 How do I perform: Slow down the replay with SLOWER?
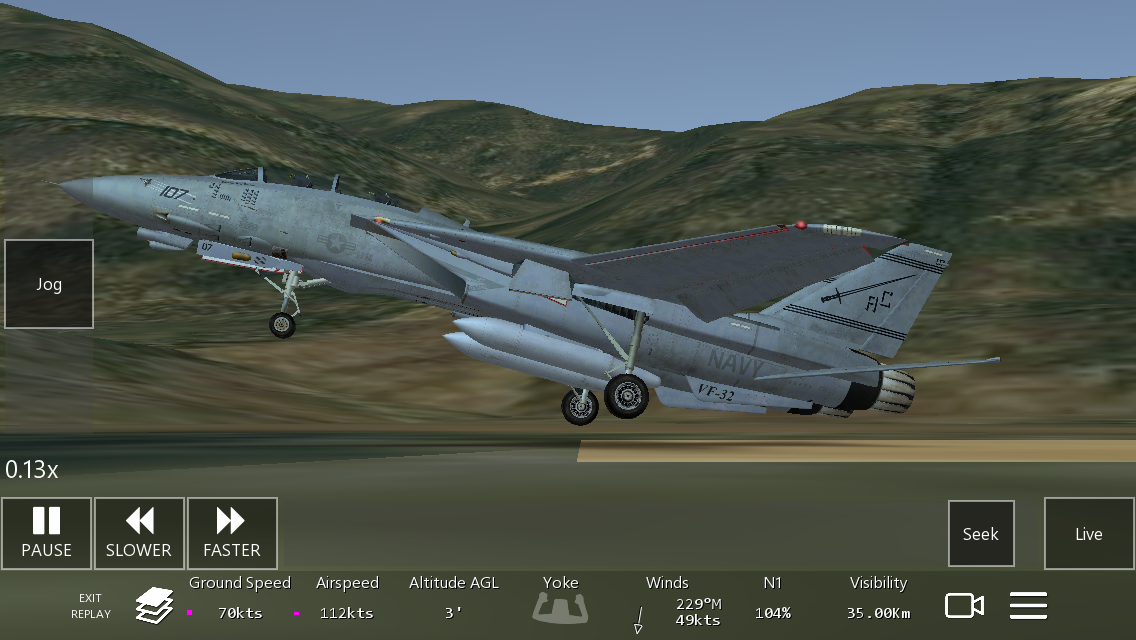click(x=139, y=533)
